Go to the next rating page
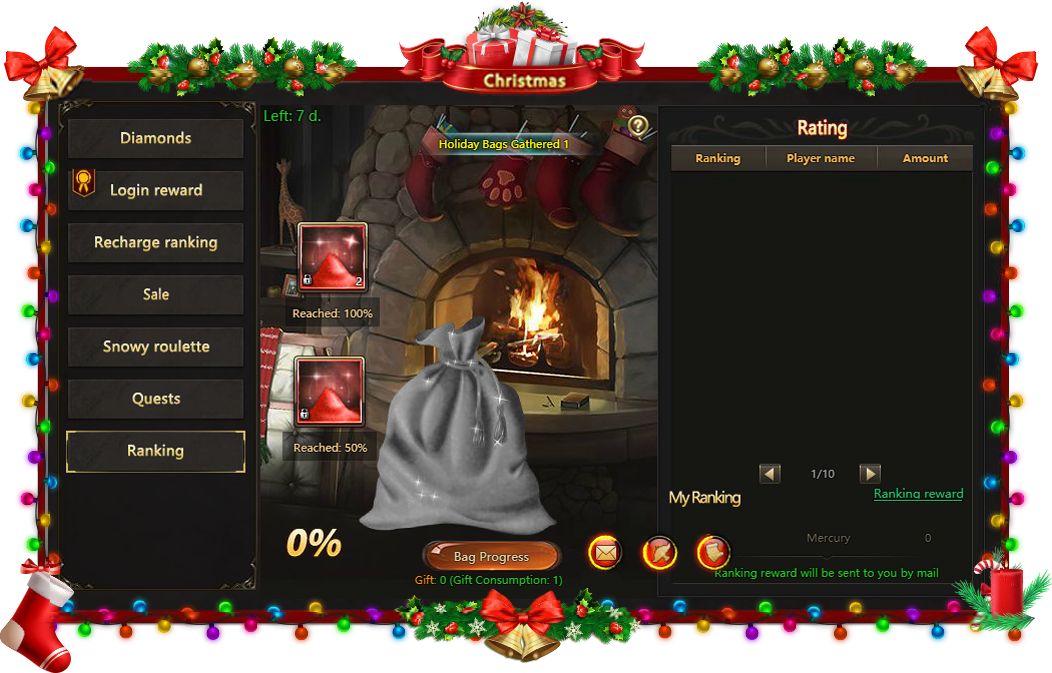The width and height of the screenshot is (1052, 673). [x=870, y=473]
